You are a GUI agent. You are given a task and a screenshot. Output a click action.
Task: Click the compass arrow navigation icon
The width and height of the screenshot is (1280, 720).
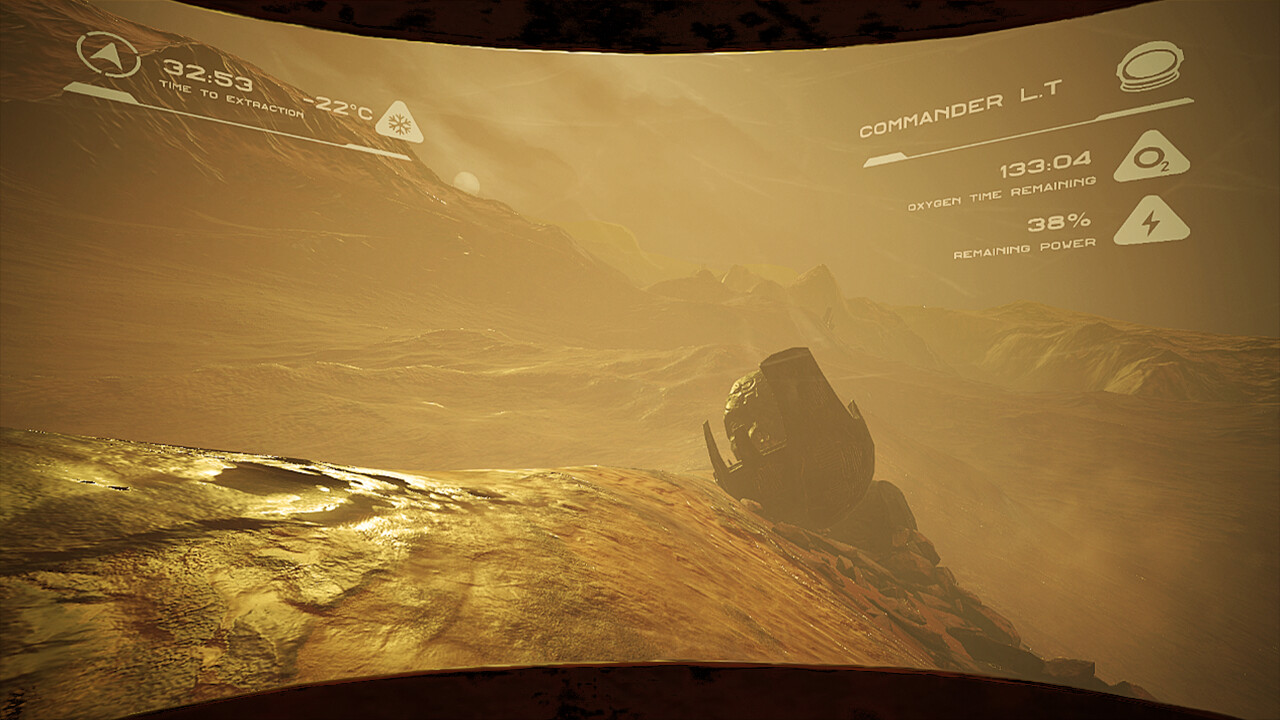(109, 55)
